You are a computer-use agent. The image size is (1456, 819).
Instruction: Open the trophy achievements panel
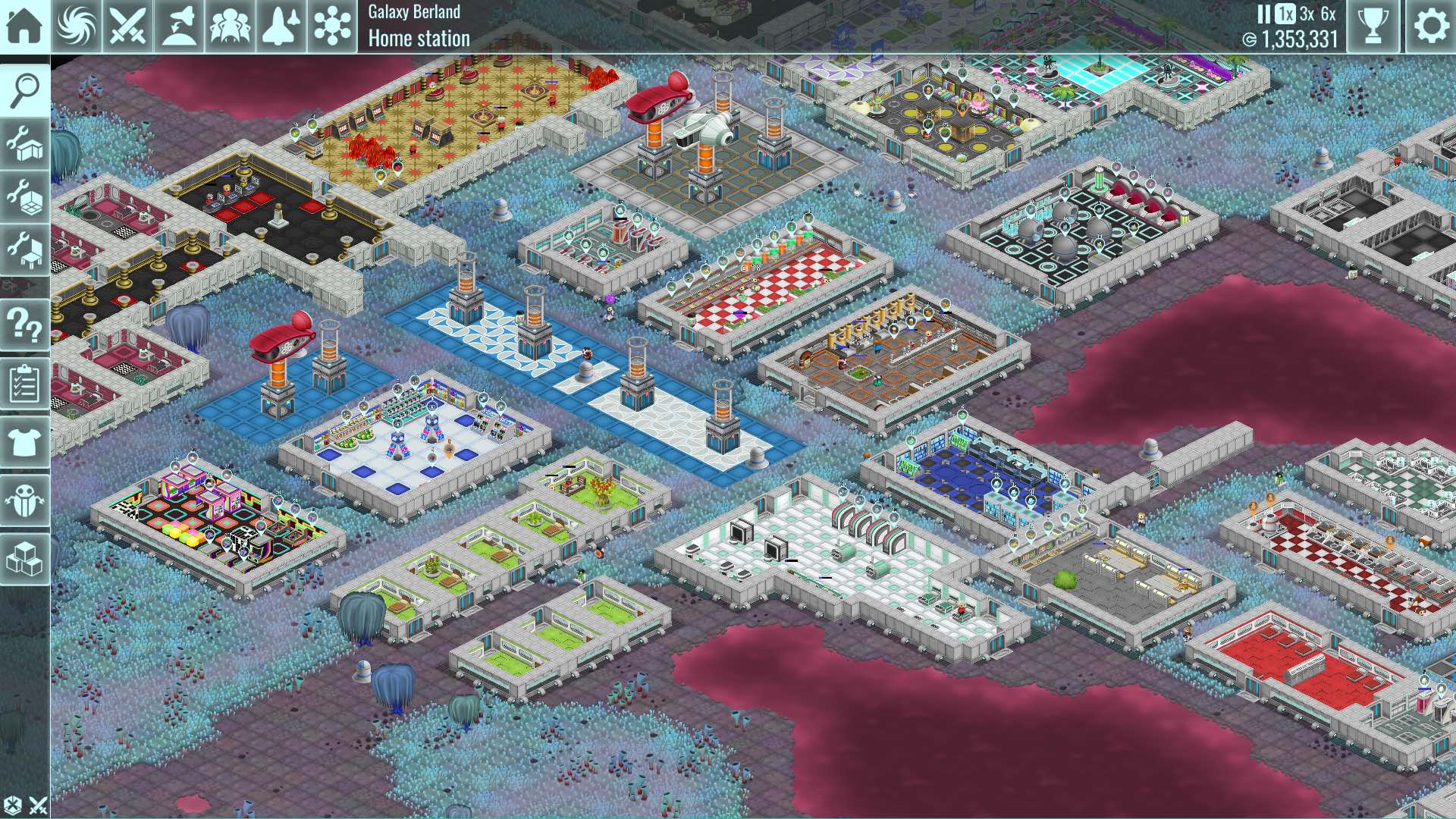pos(1373,26)
